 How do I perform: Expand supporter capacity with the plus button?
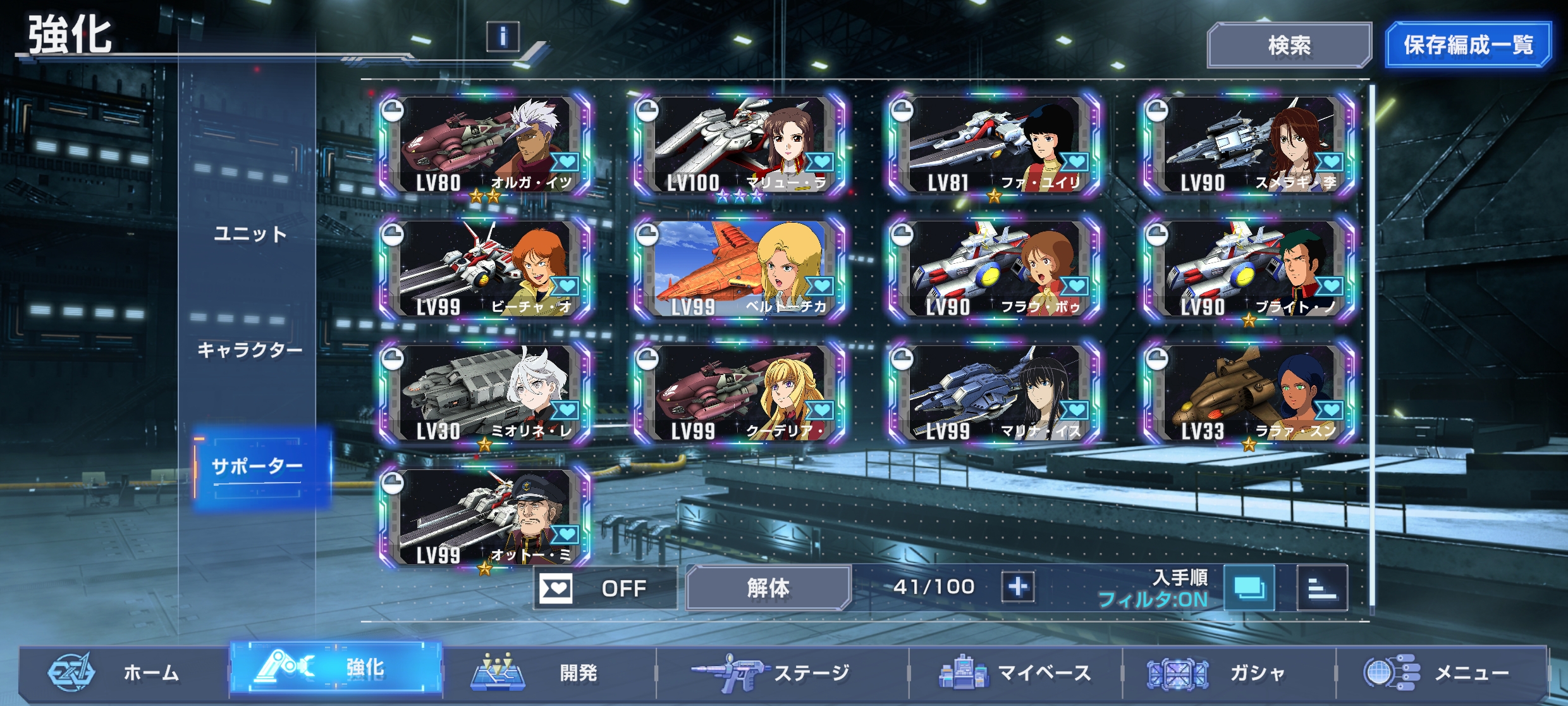coord(1017,587)
